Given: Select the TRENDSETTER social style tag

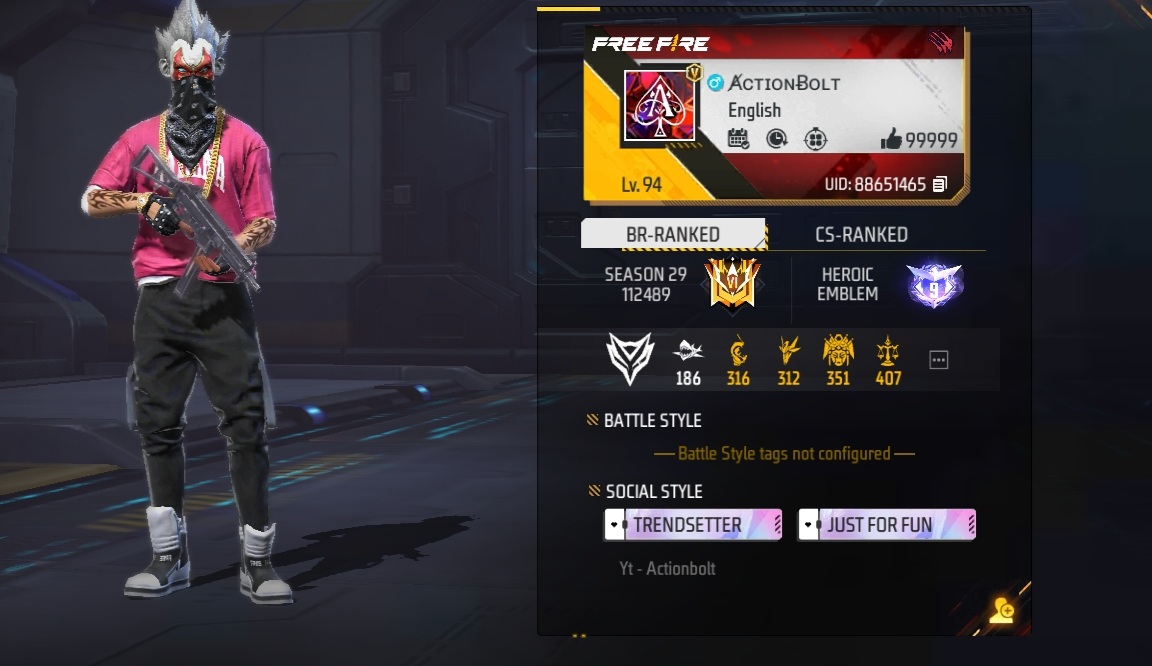Looking at the screenshot, I should (692, 525).
